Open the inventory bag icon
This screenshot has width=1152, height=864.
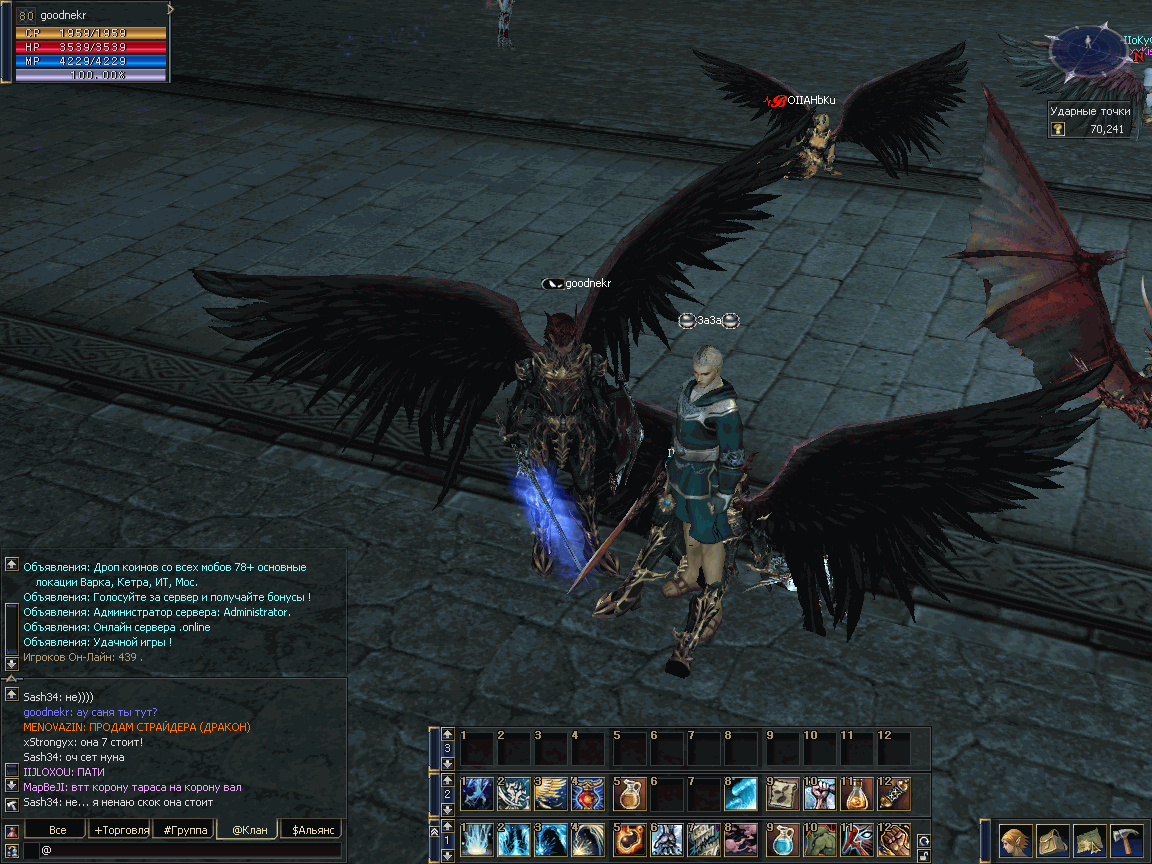pyautogui.click(x=1052, y=839)
